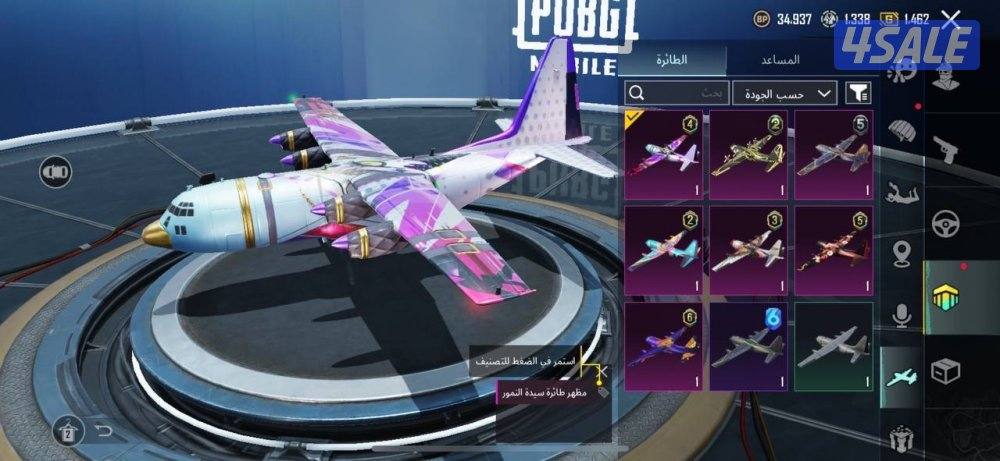Image resolution: width=1000 pixels, height=461 pixels.
Task: Close the inventory with the X button
Action: tap(951, 18)
